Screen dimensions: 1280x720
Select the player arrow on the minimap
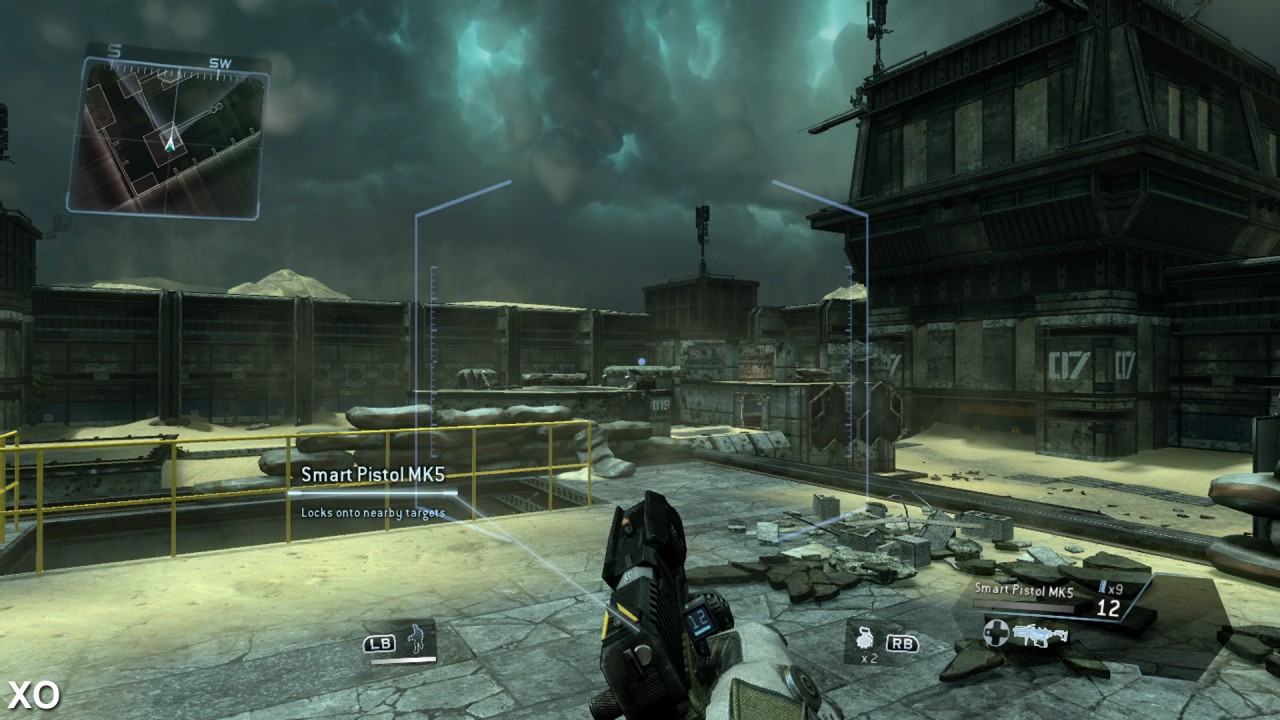tap(170, 144)
